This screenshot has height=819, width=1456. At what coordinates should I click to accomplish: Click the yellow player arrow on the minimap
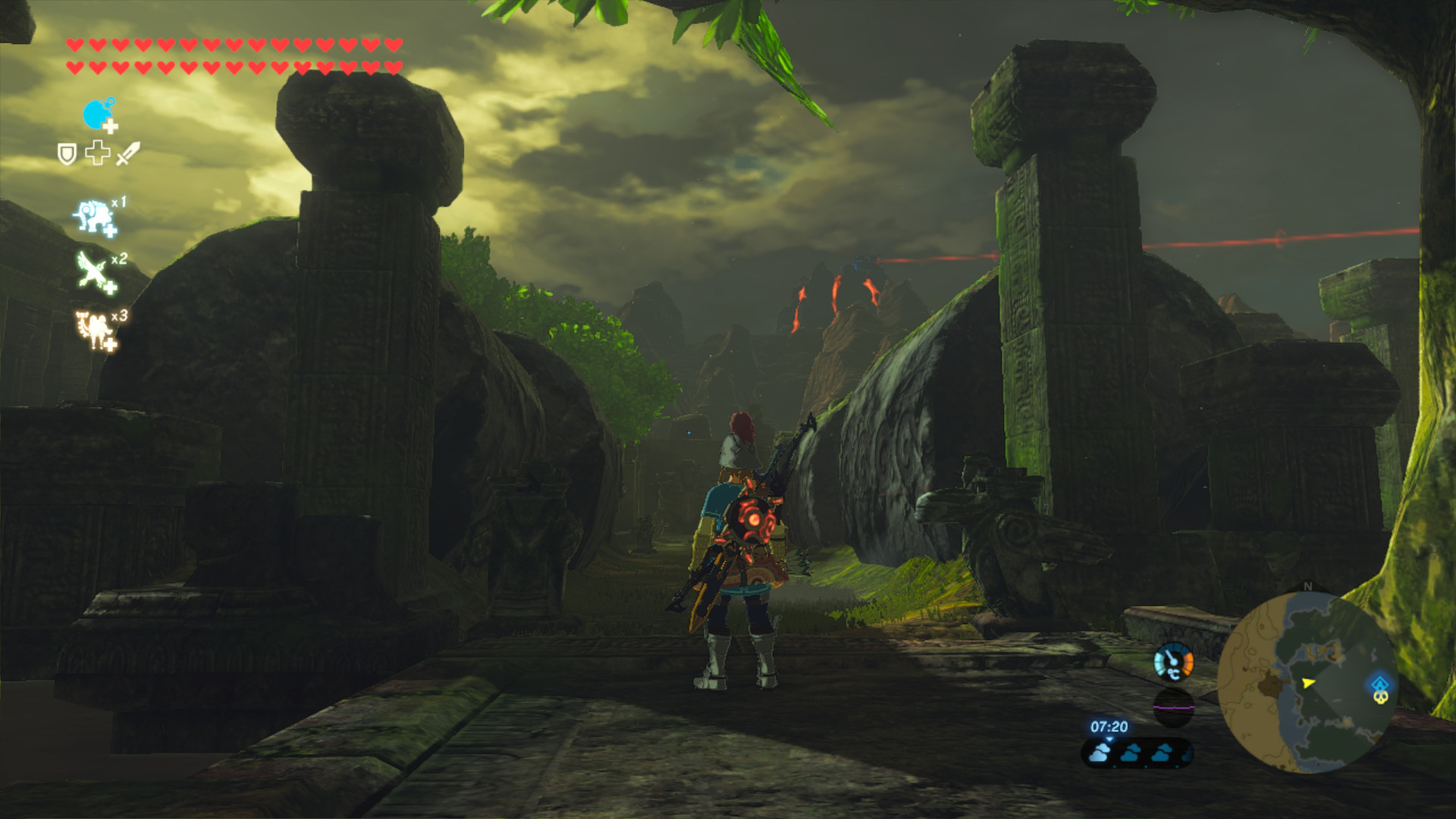pos(1307,683)
